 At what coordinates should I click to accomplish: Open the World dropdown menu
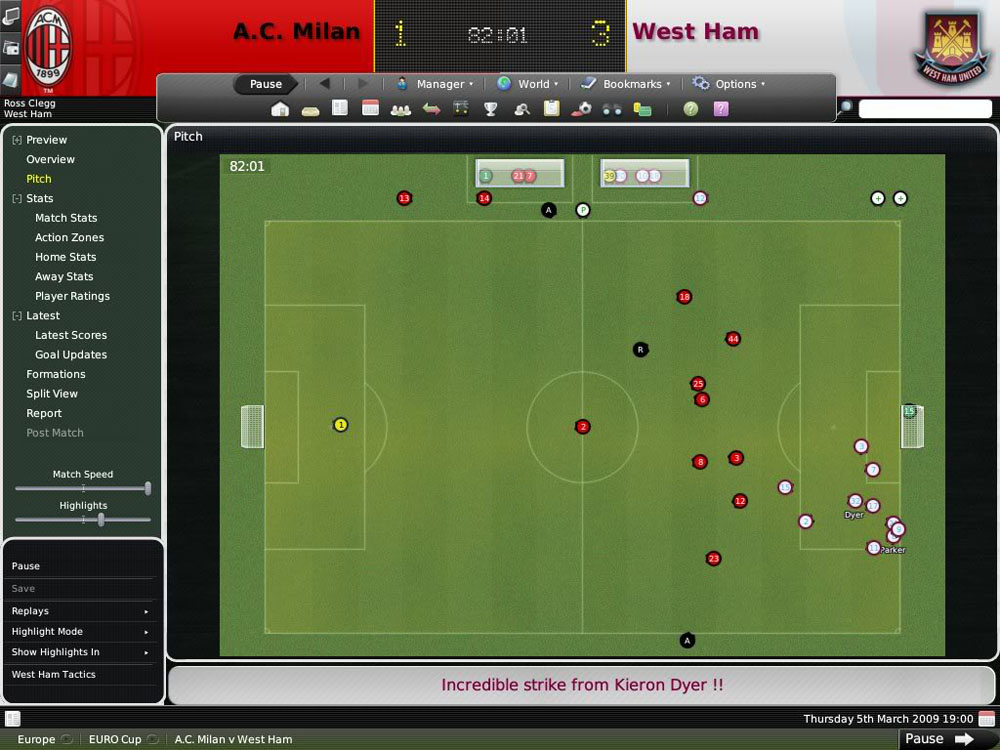point(528,84)
